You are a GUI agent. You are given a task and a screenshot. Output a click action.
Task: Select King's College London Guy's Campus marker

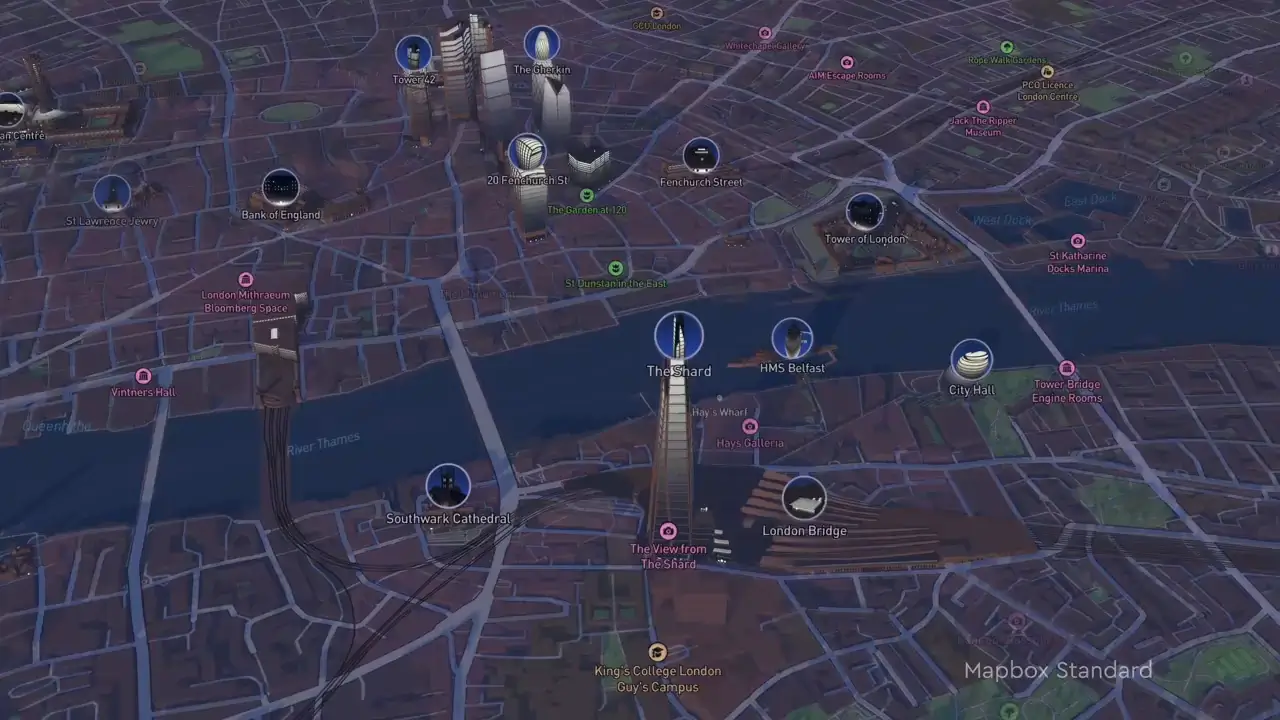657,653
